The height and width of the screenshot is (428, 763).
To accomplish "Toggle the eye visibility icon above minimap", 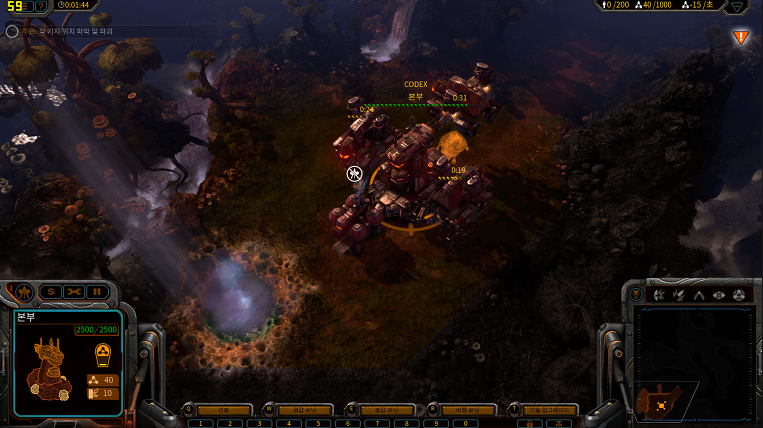I will click(x=719, y=295).
